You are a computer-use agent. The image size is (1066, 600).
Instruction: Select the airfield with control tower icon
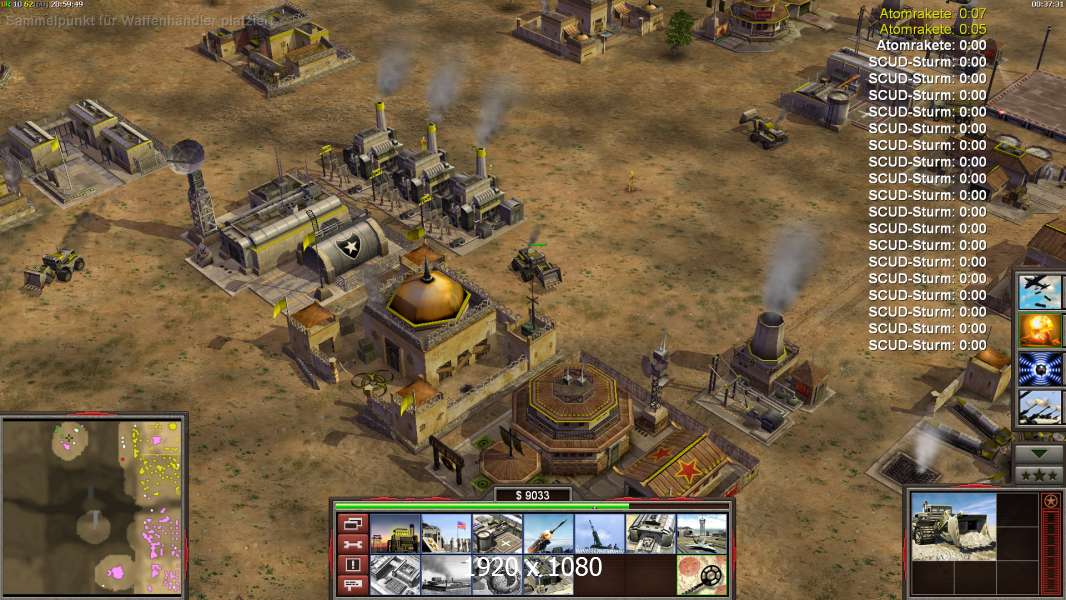click(701, 534)
